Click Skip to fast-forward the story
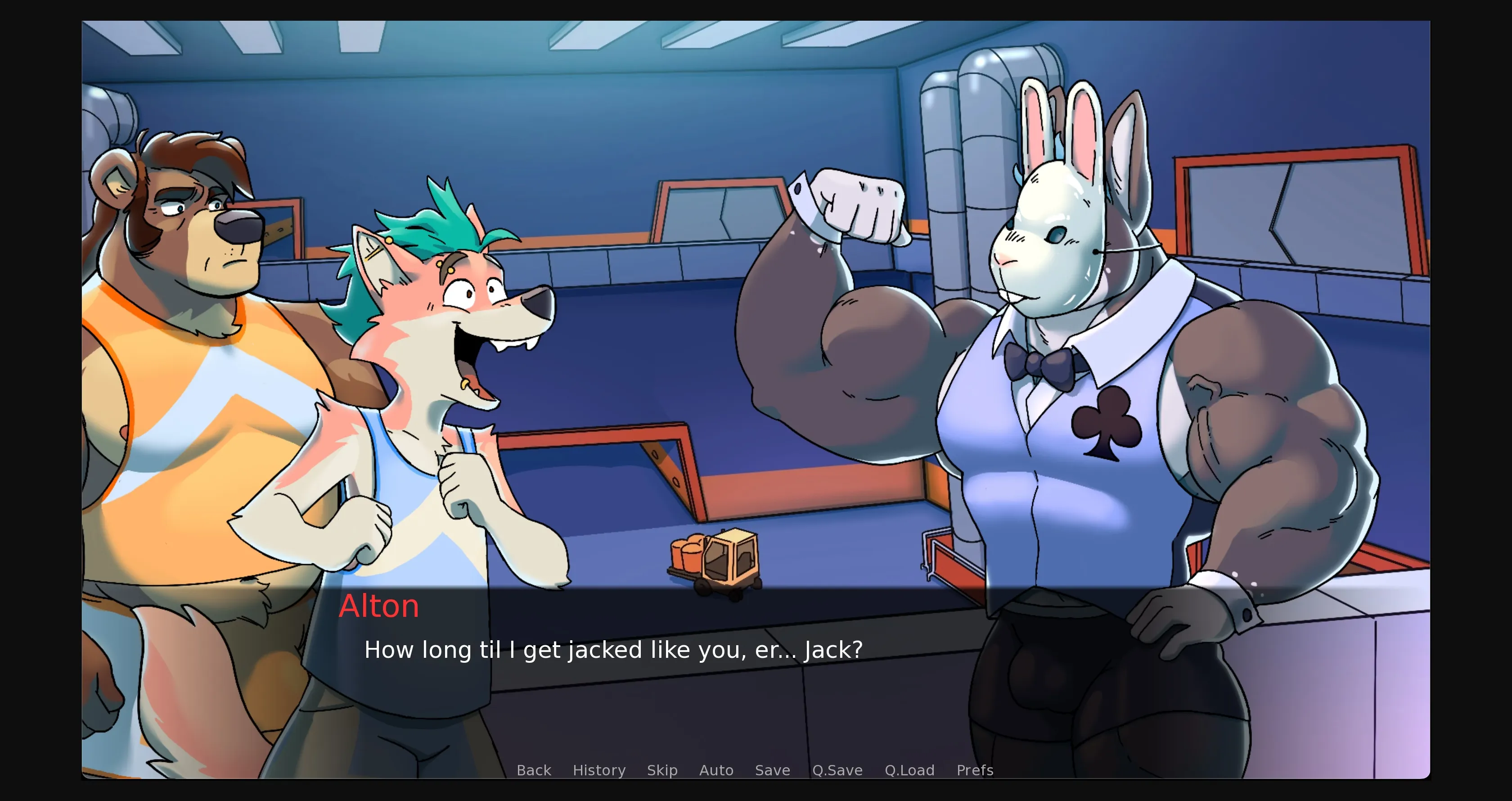The width and height of the screenshot is (1512, 801). point(662,770)
